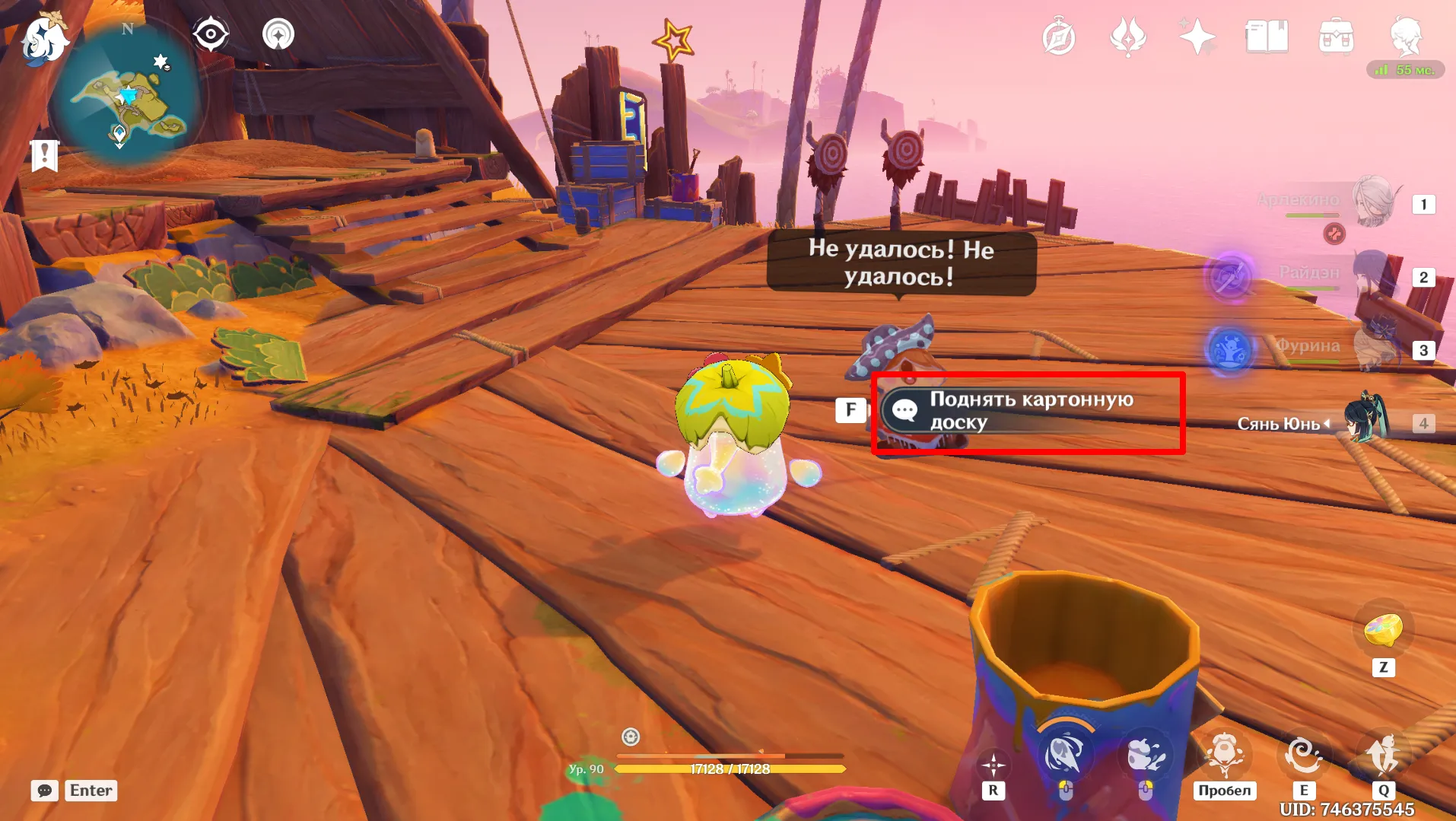Switch to party member Арлекино

pos(1373,202)
